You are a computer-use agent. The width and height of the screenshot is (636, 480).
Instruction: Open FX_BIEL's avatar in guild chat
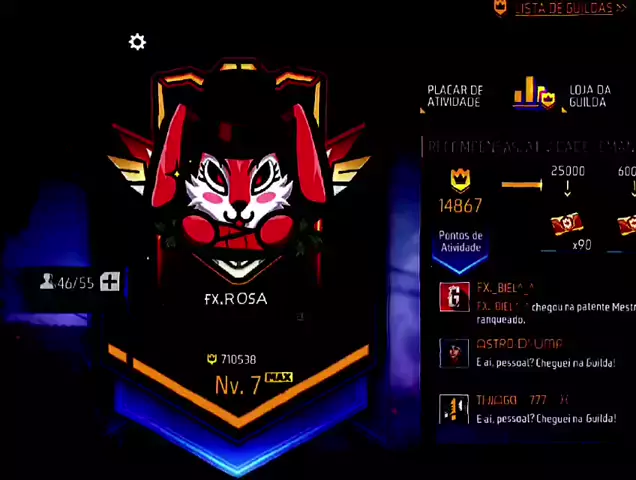[x=455, y=297]
